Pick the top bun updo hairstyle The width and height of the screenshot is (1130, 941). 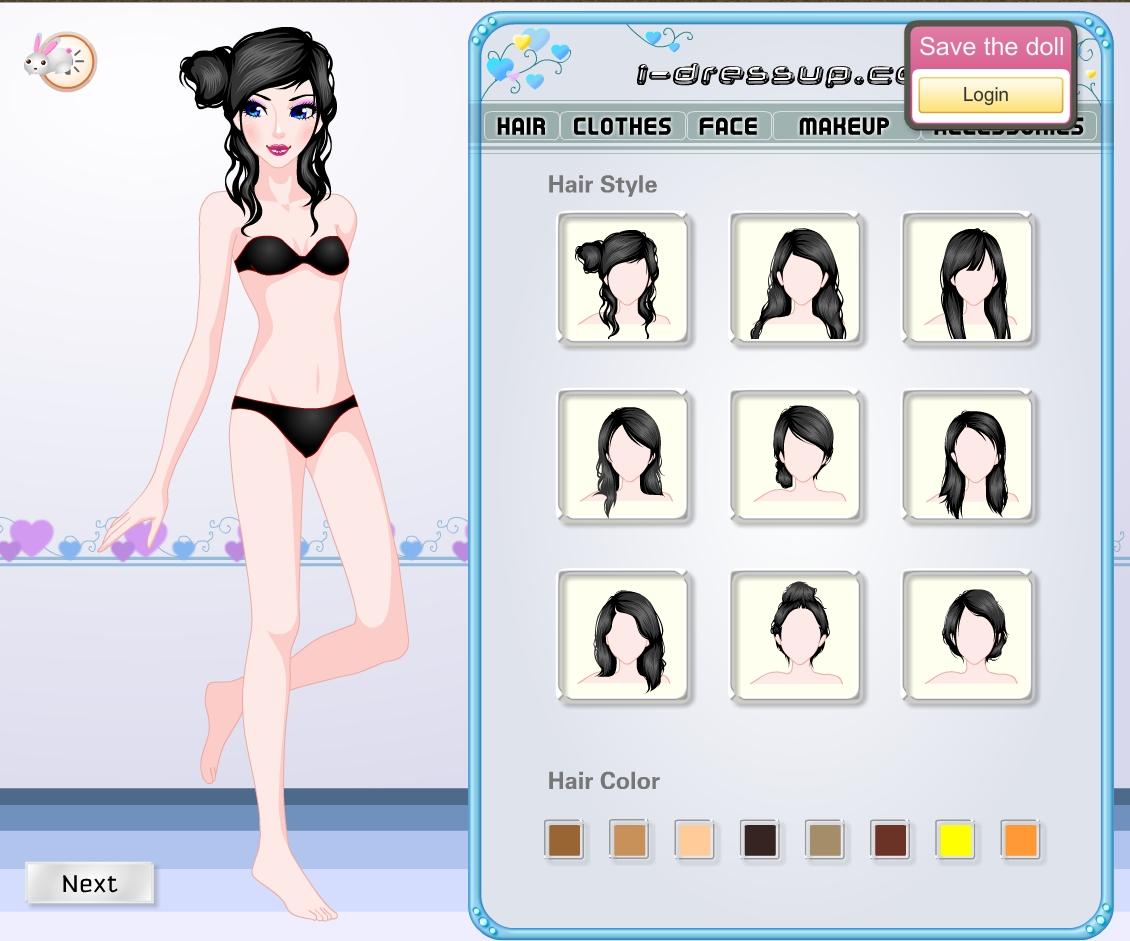pyautogui.click(x=796, y=634)
